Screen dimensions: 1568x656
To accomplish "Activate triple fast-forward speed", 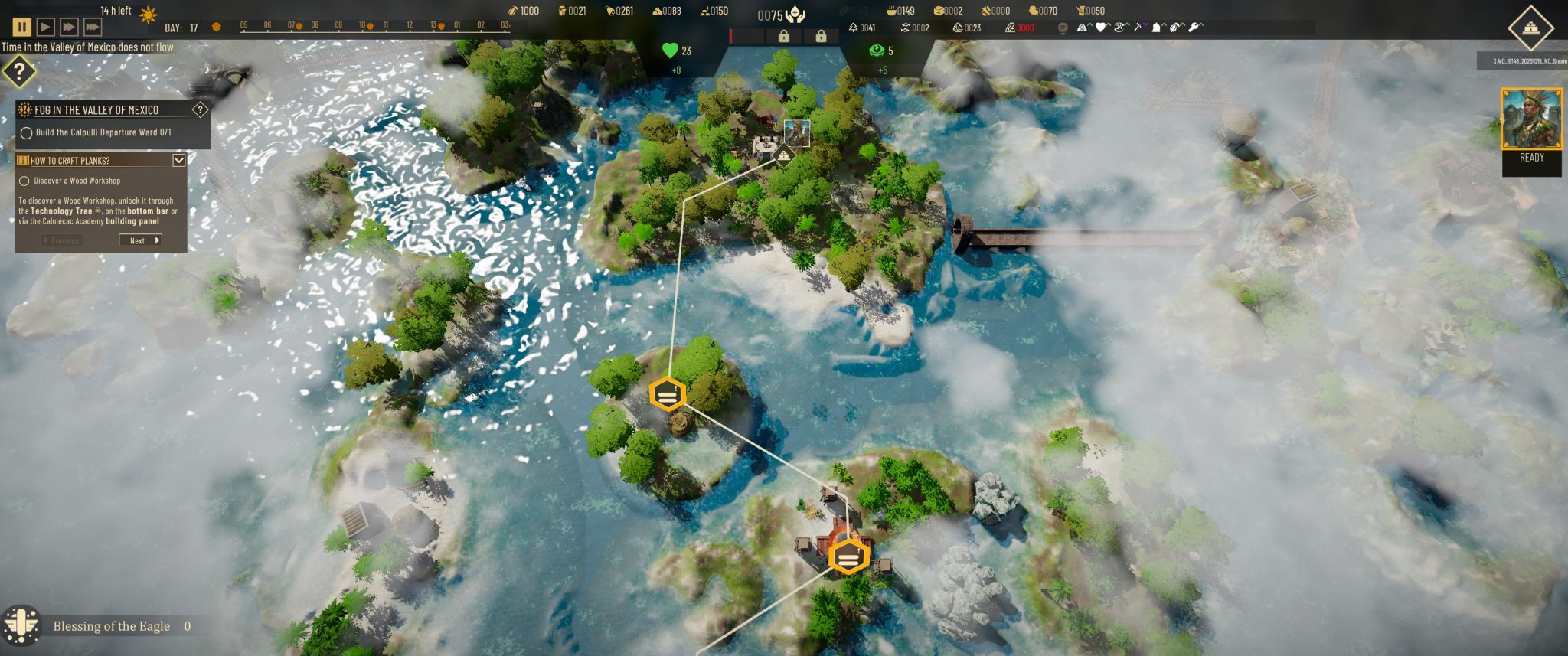I will [92, 28].
